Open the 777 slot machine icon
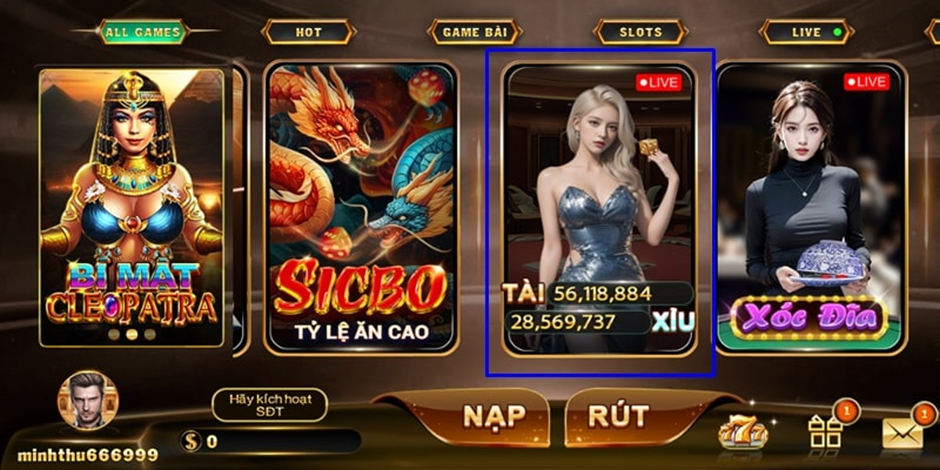The height and width of the screenshot is (470, 940). (743, 432)
